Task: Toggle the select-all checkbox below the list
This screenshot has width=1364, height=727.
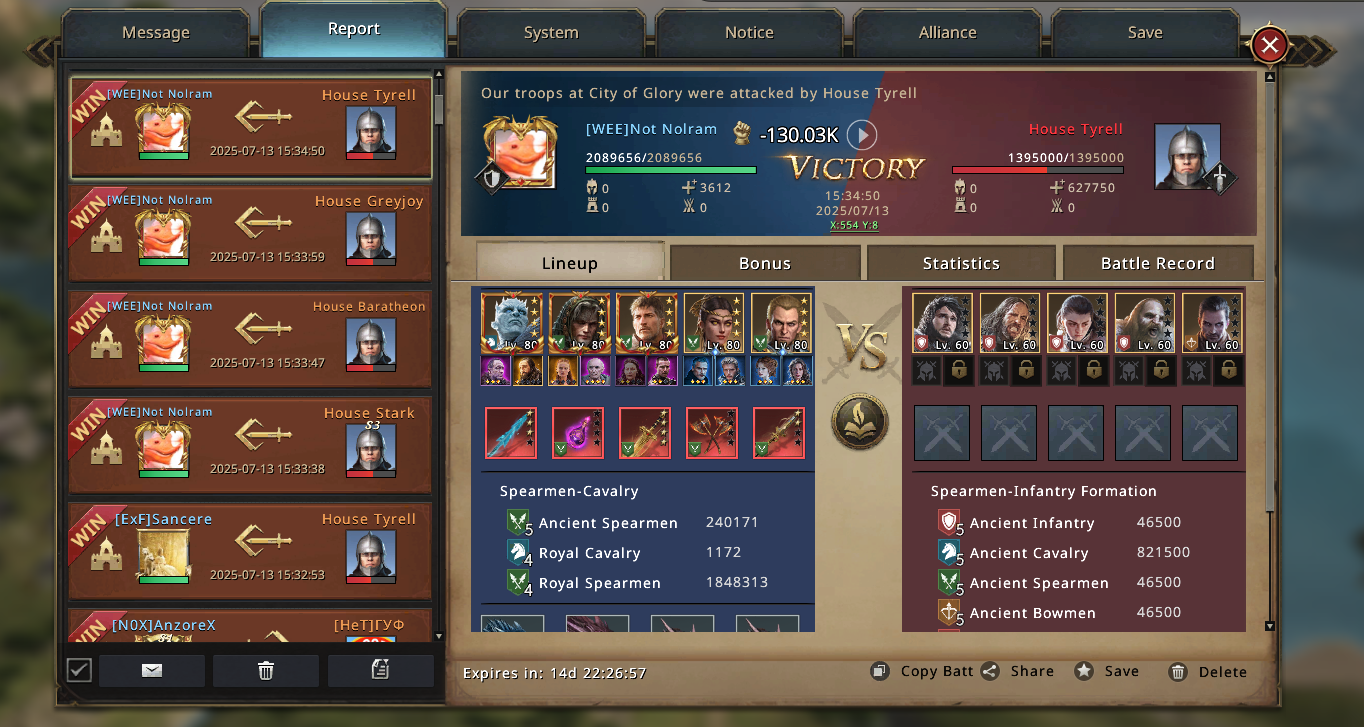Action: pyautogui.click(x=79, y=670)
